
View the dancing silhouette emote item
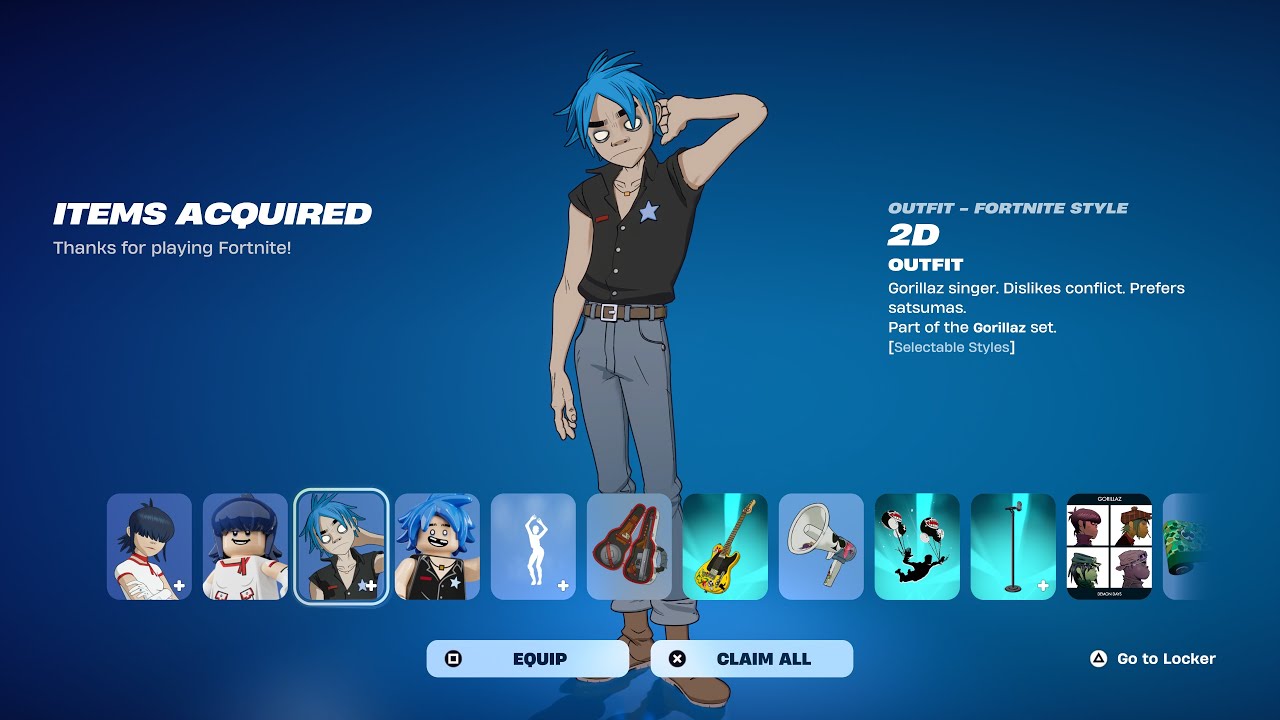pyautogui.click(x=533, y=547)
